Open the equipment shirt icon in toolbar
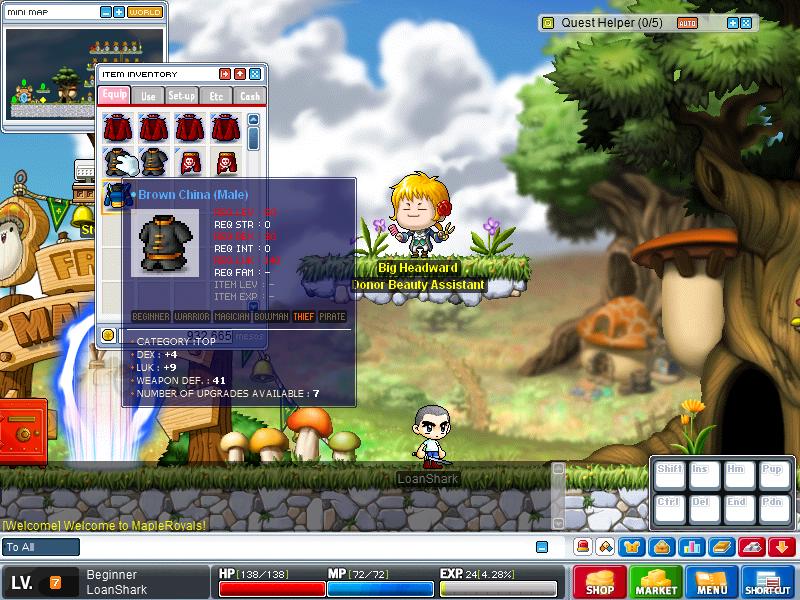Screen dimensions: 800x600 (x=634, y=547)
